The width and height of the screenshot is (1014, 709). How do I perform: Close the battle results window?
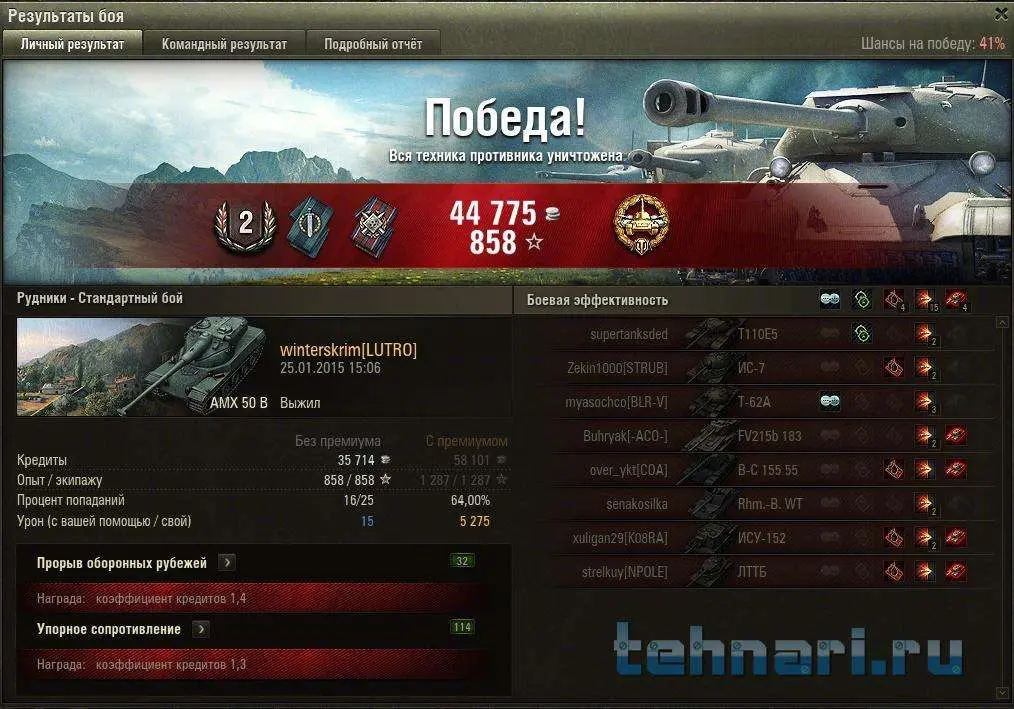[x=1001, y=14]
